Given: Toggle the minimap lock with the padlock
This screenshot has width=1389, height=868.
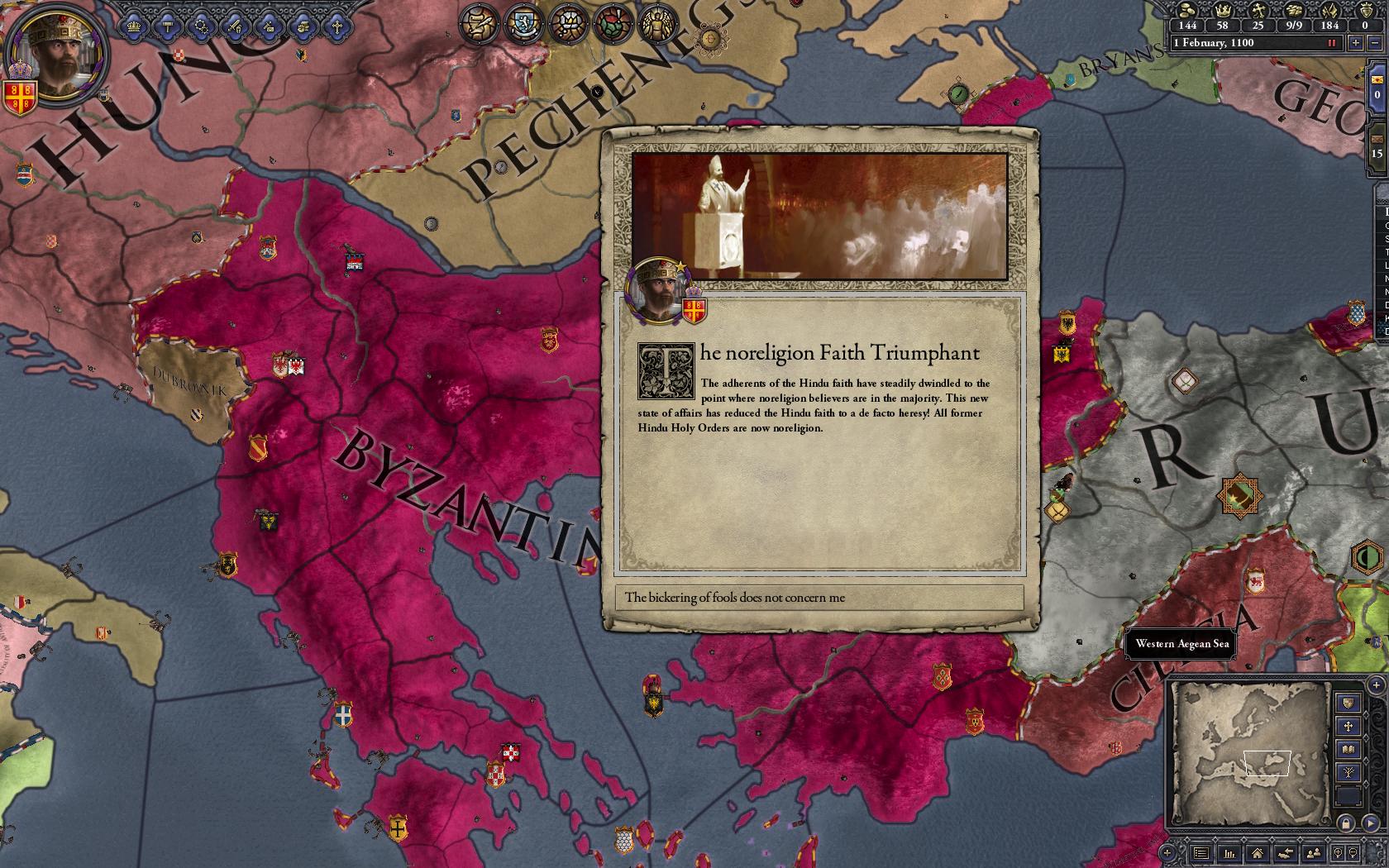Looking at the screenshot, I should pos(1346,823).
